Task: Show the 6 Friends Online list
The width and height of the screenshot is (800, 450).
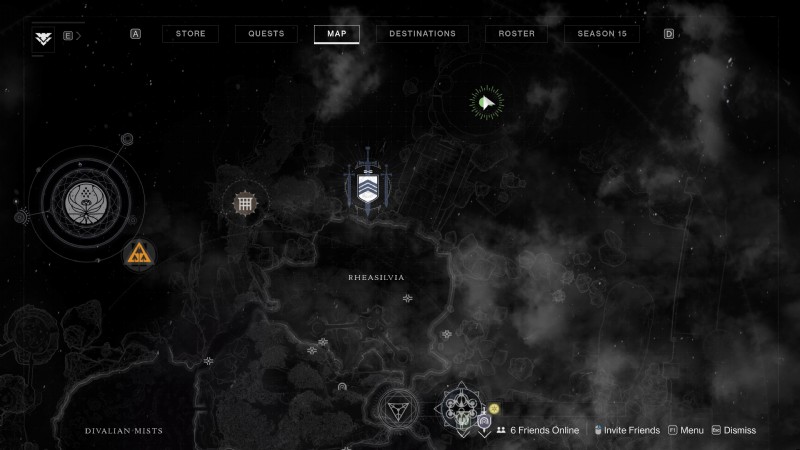Action: coord(538,430)
